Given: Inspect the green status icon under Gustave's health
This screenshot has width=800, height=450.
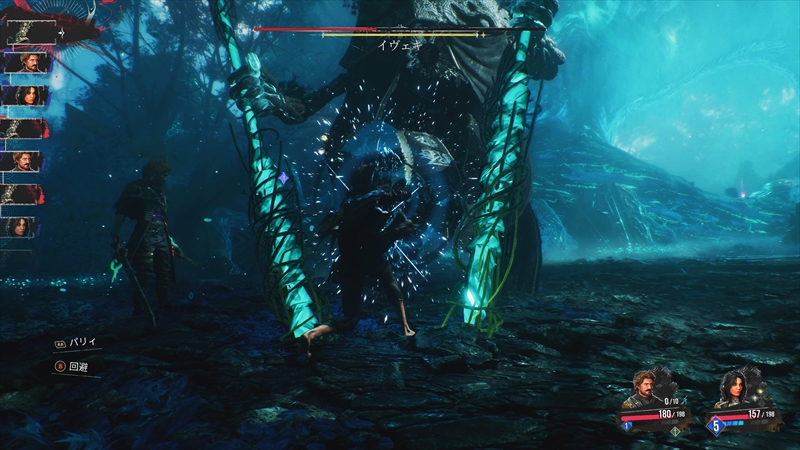Looking at the screenshot, I should tap(674, 431).
